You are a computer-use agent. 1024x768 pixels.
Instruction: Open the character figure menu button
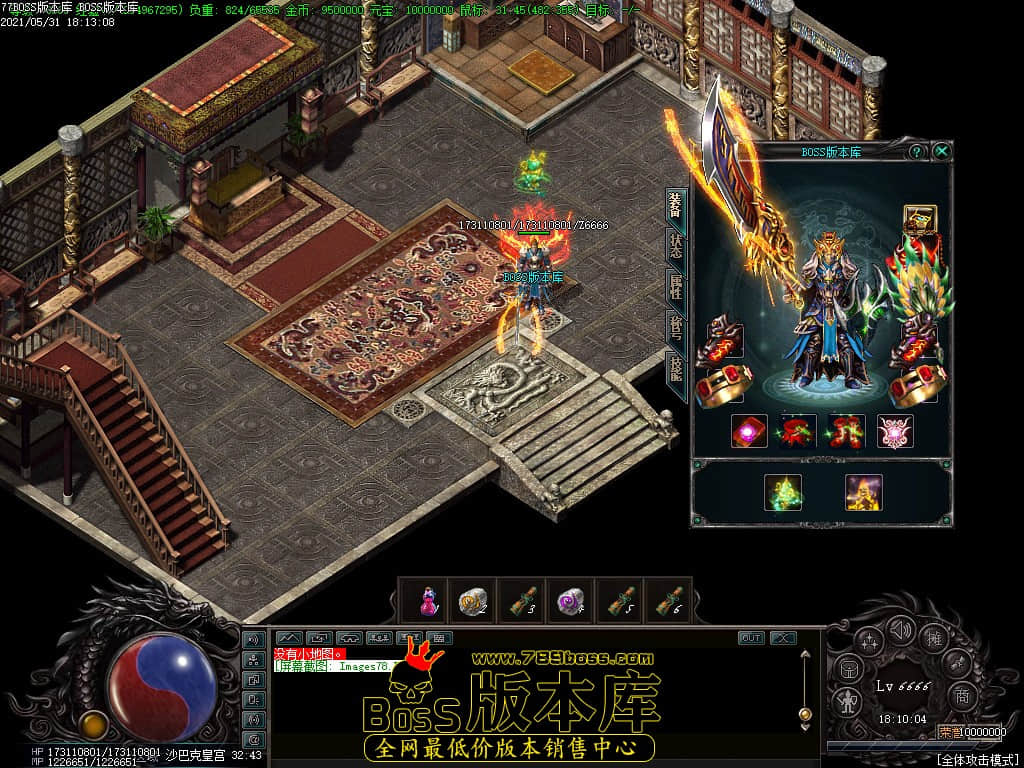pos(847,700)
